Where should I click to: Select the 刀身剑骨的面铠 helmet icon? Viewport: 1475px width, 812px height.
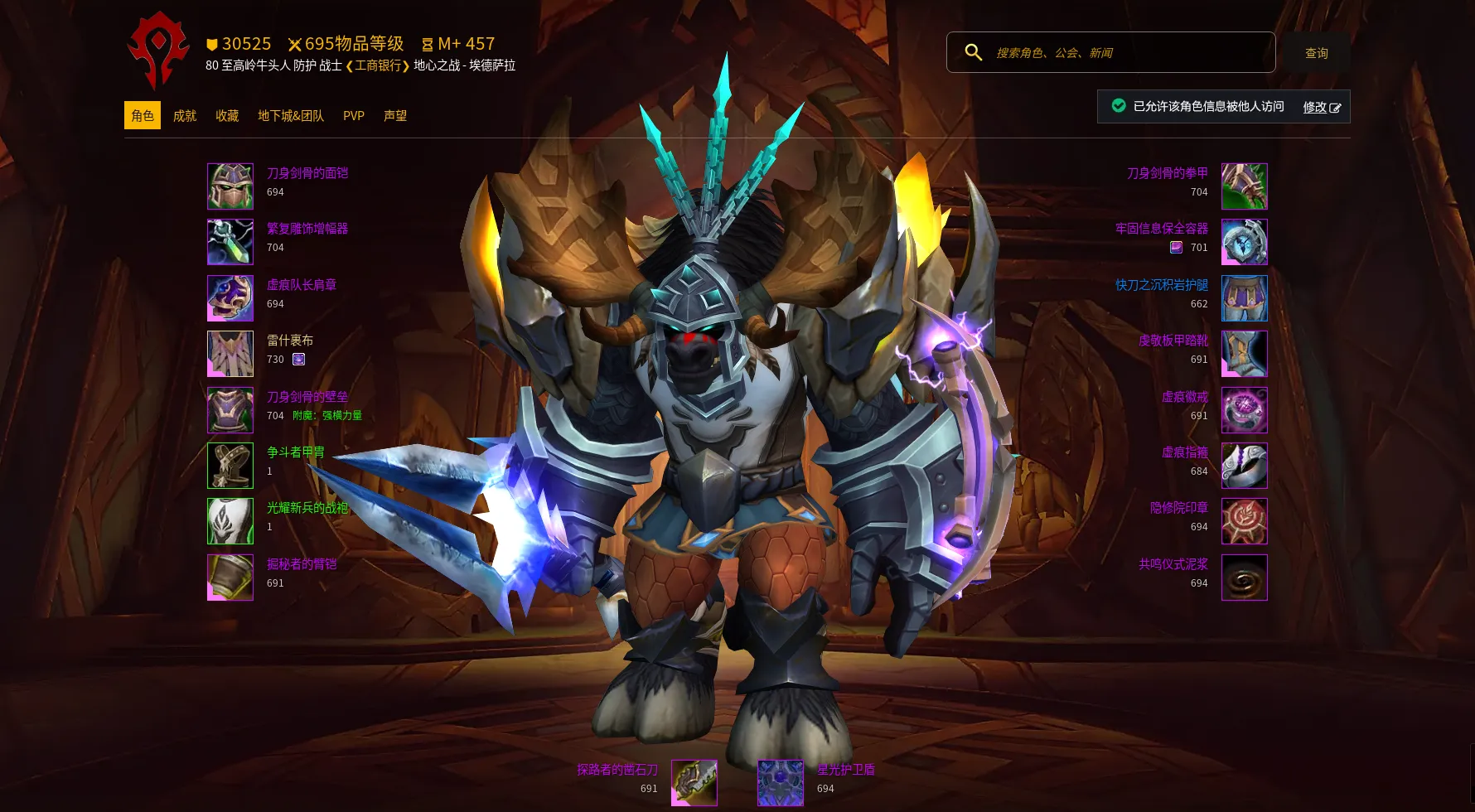[x=230, y=186]
